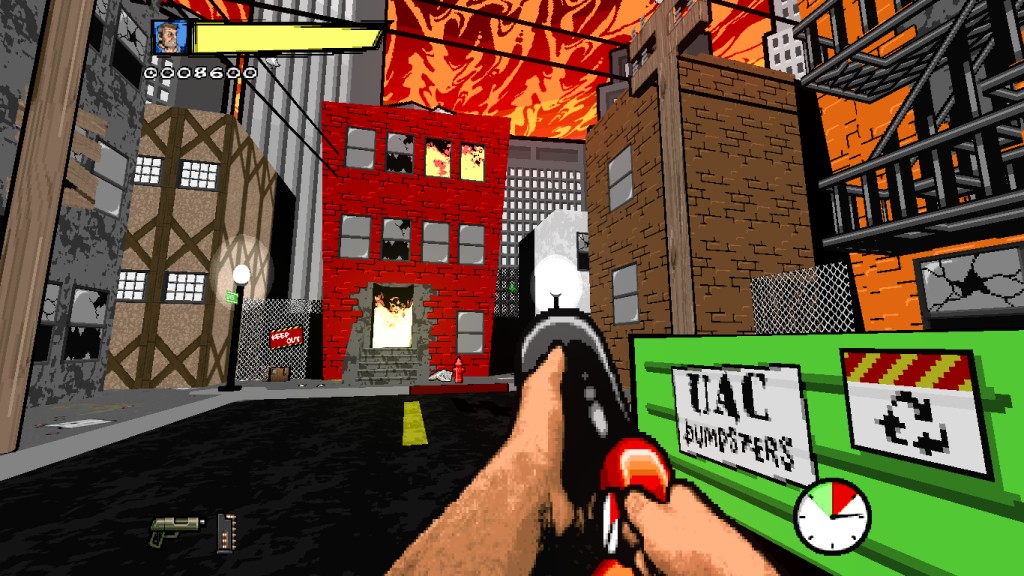Image resolution: width=1024 pixels, height=576 pixels.
Task: Select the pistol weapon icon
Action: pos(175,531)
